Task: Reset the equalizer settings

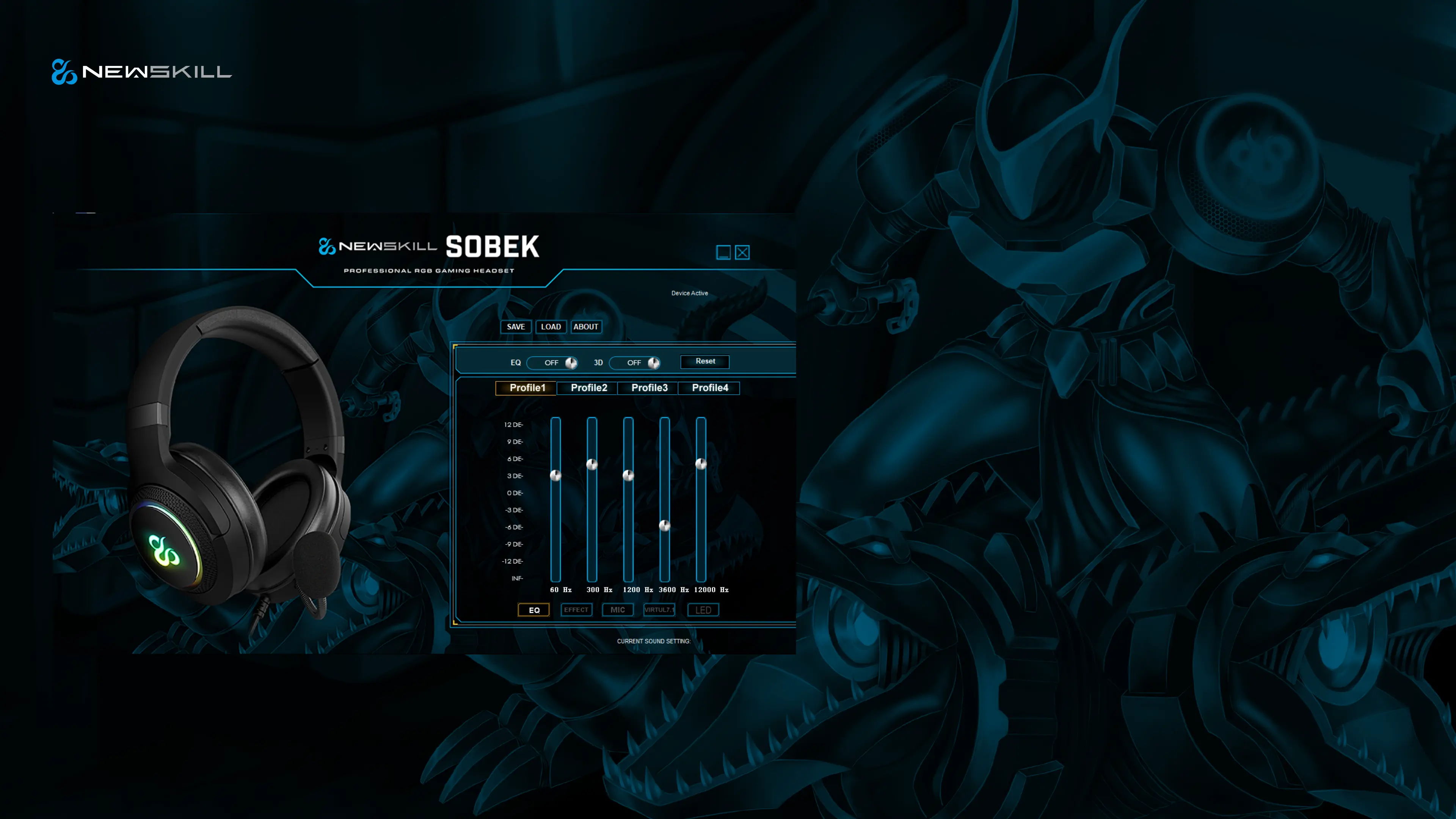Action: pyautogui.click(x=705, y=361)
